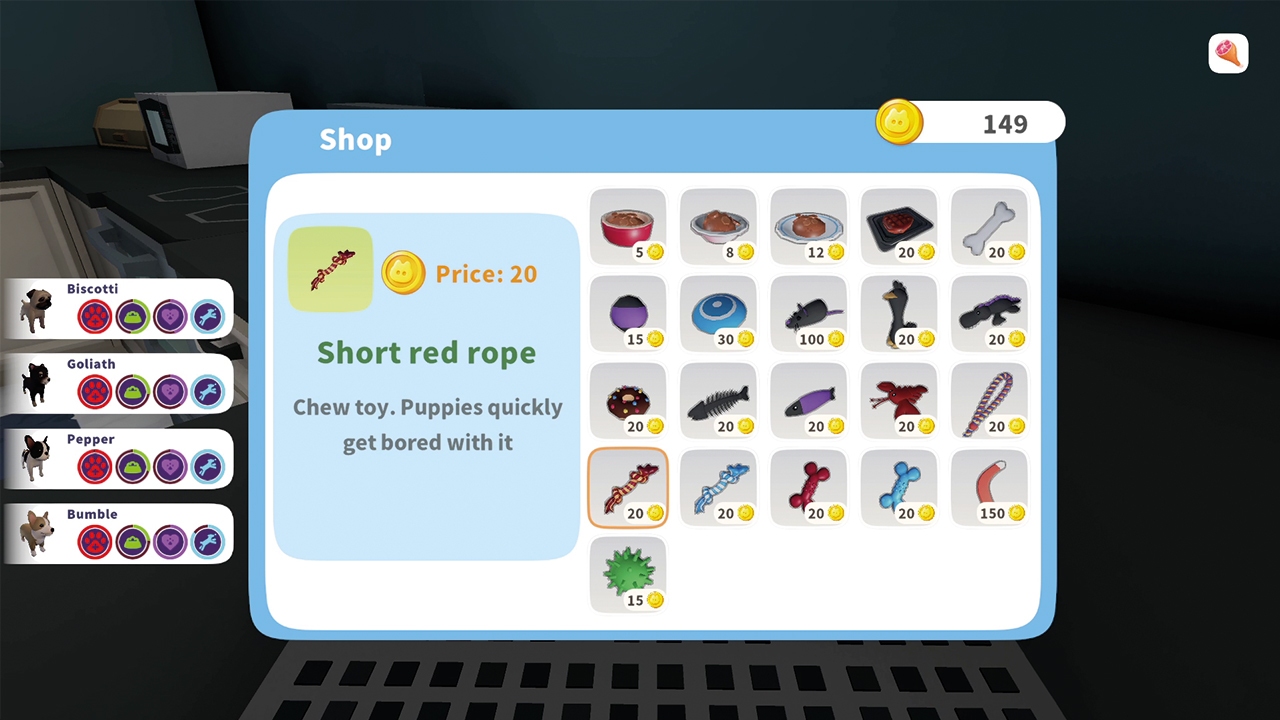Pick the green spiky ball costing 15
The width and height of the screenshot is (1280, 720).
(x=628, y=572)
